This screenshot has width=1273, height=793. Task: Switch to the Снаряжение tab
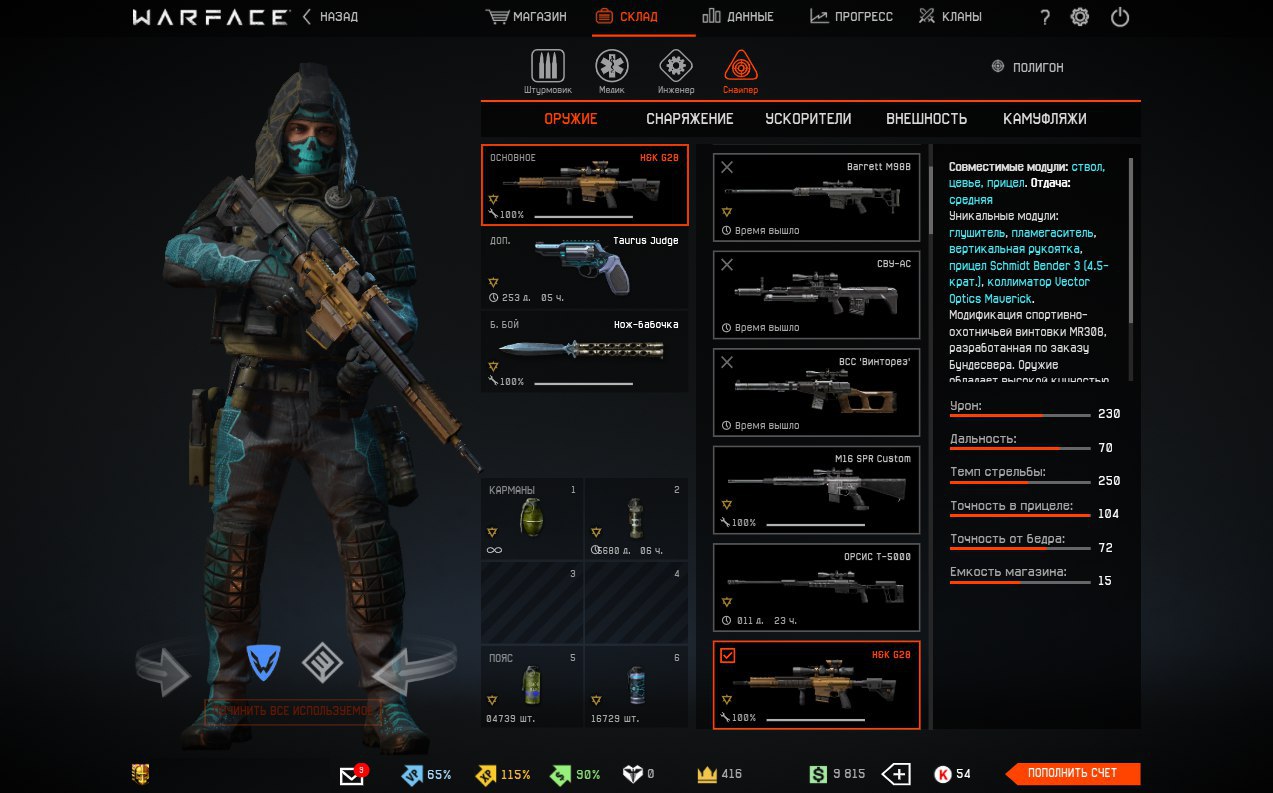coord(689,119)
